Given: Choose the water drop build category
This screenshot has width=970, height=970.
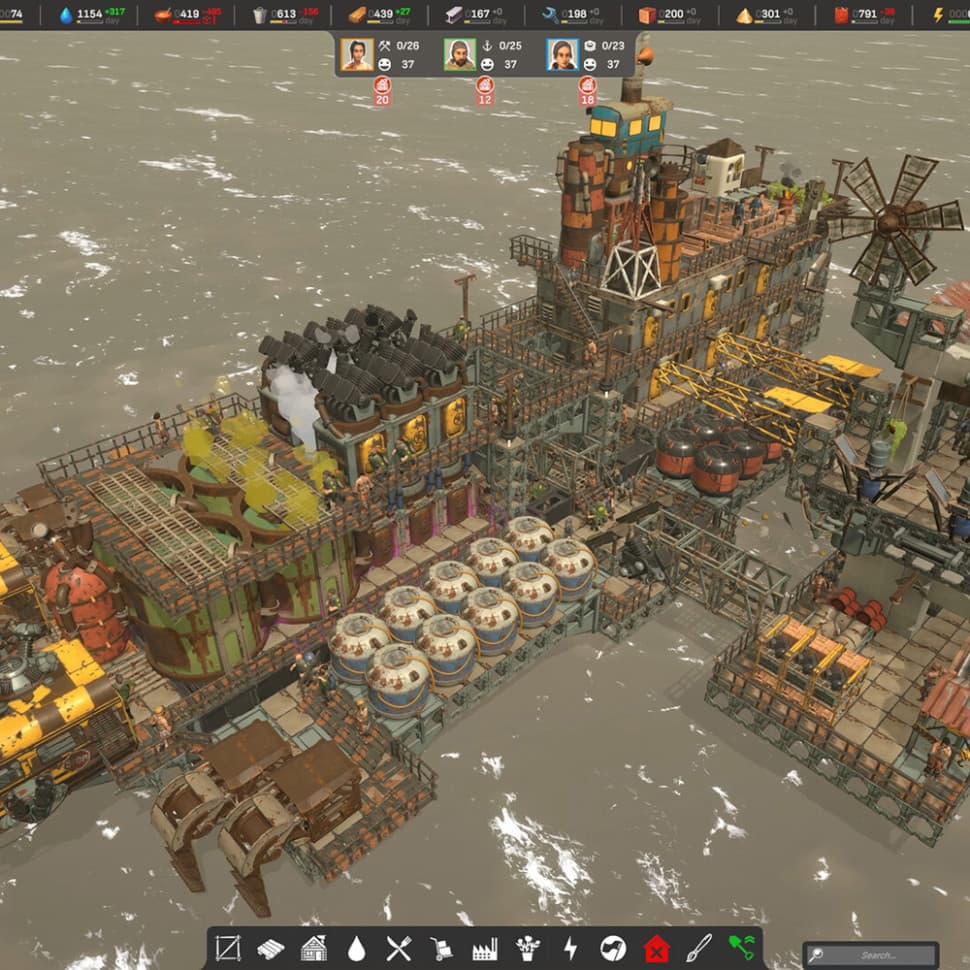Looking at the screenshot, I should [x=357, y=948].
